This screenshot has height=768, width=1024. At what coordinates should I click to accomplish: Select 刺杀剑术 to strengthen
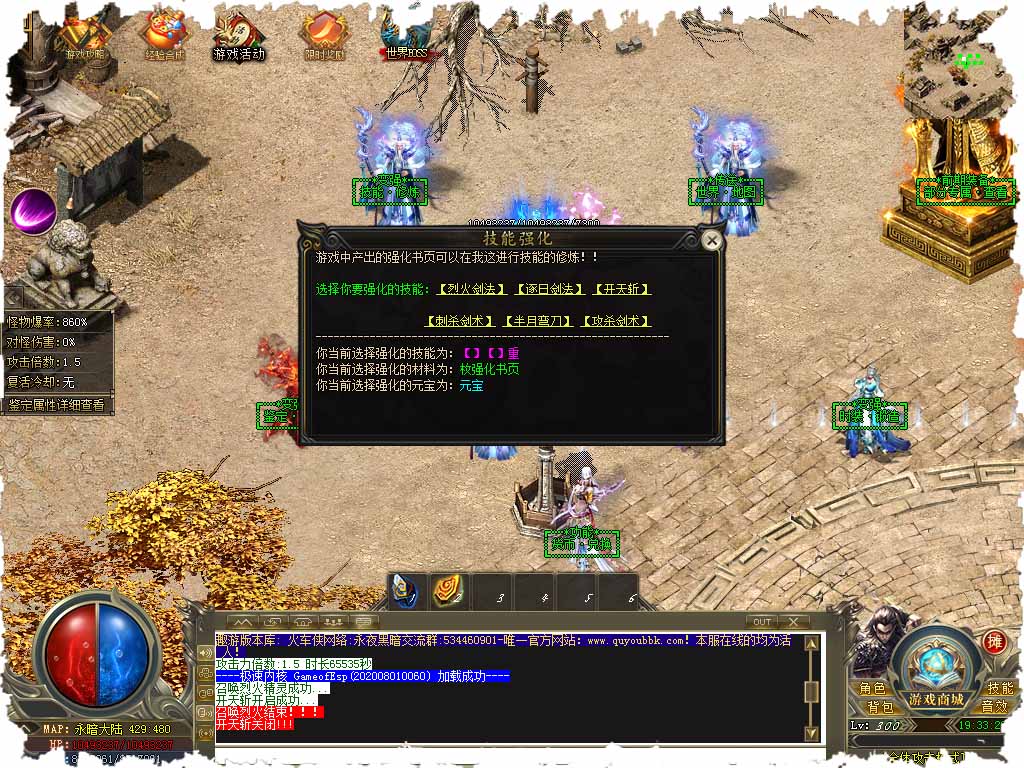point(460,321)
